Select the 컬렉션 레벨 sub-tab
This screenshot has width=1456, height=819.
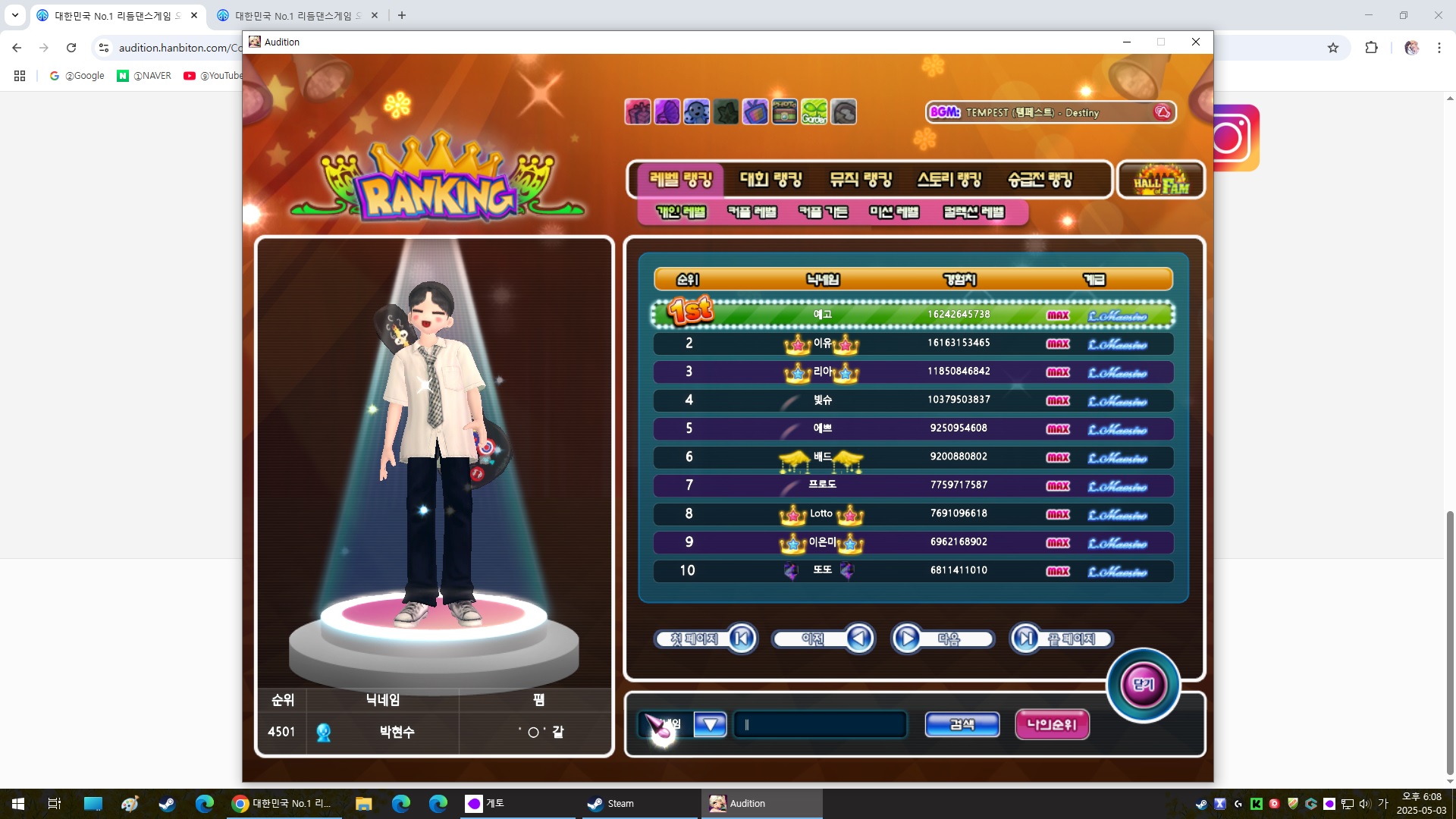pyautogui.click(x=974, y=212)
